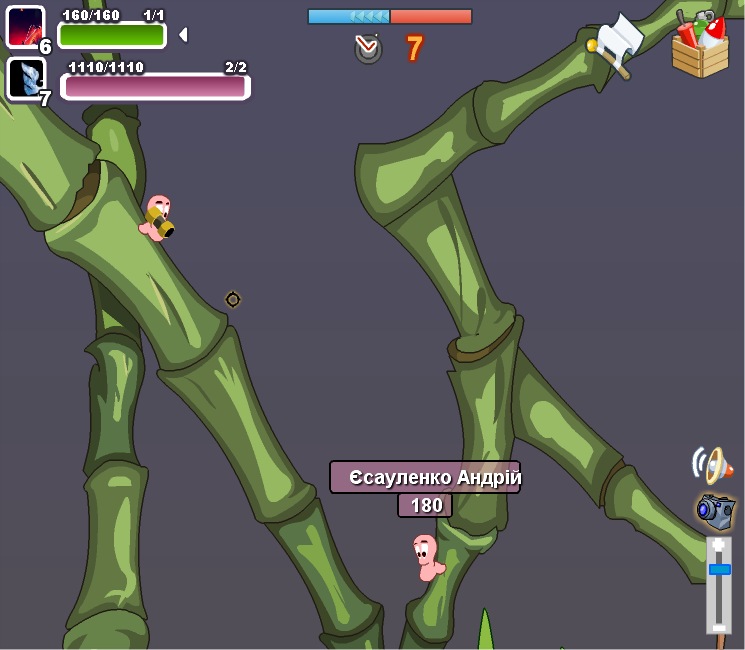Select the red team avatar, level 6
The image size is (745, 650).
(25, 26)
